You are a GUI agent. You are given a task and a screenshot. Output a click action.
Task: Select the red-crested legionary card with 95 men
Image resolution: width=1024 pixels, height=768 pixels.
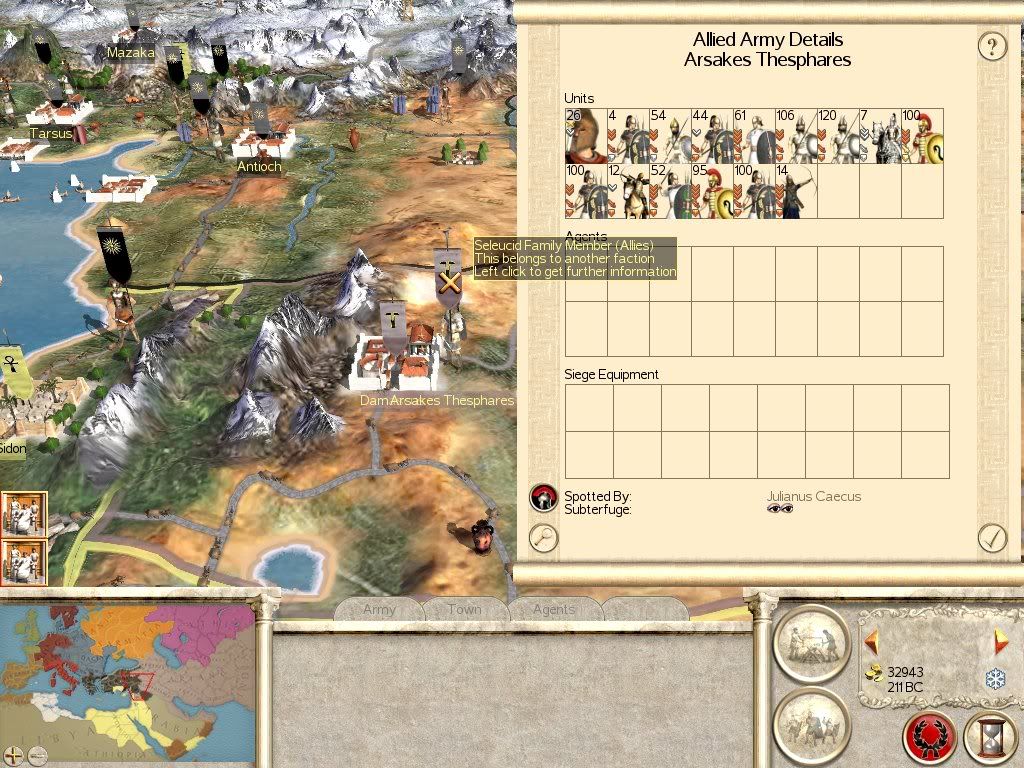pos(711,191)
